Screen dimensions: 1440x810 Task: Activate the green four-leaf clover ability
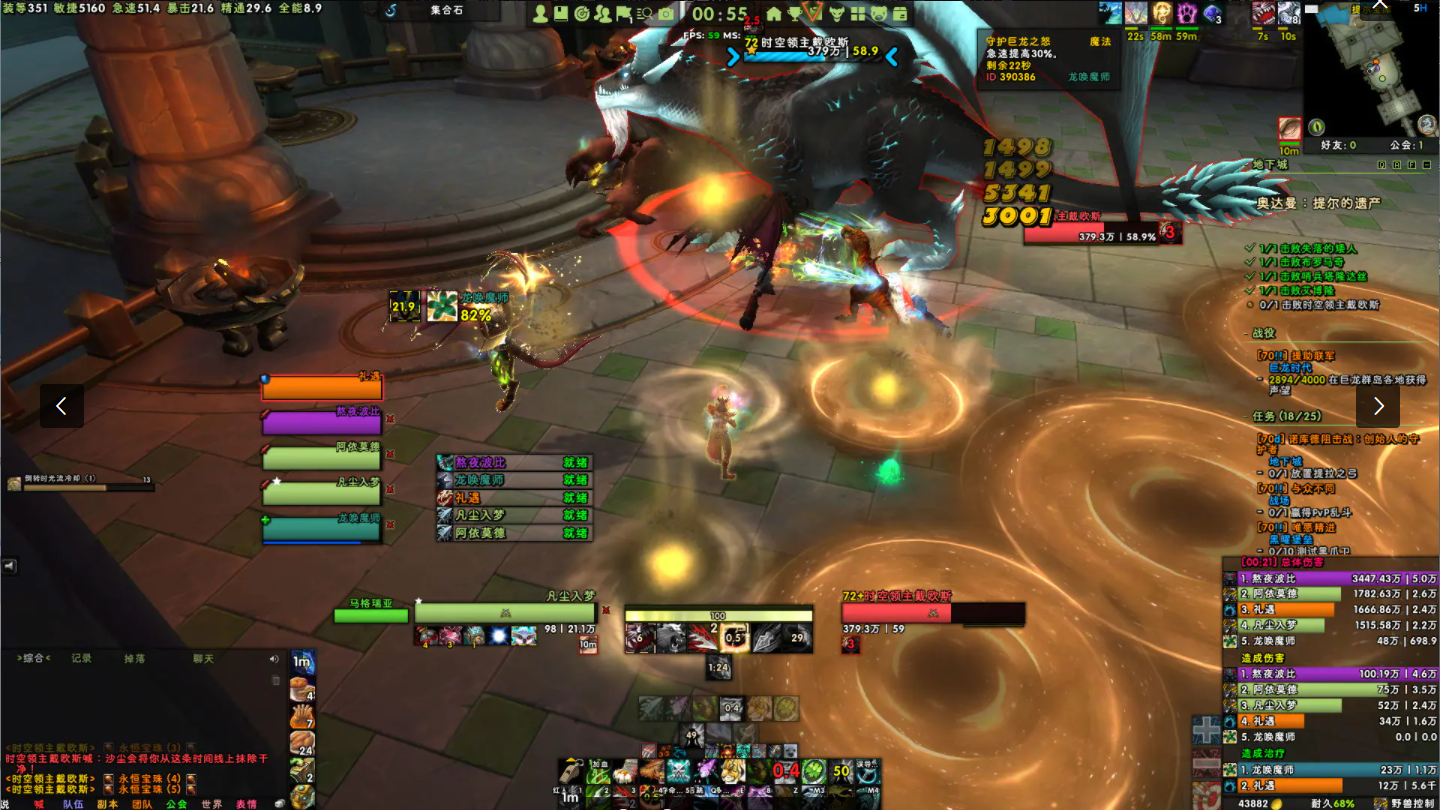pos(814,772)
